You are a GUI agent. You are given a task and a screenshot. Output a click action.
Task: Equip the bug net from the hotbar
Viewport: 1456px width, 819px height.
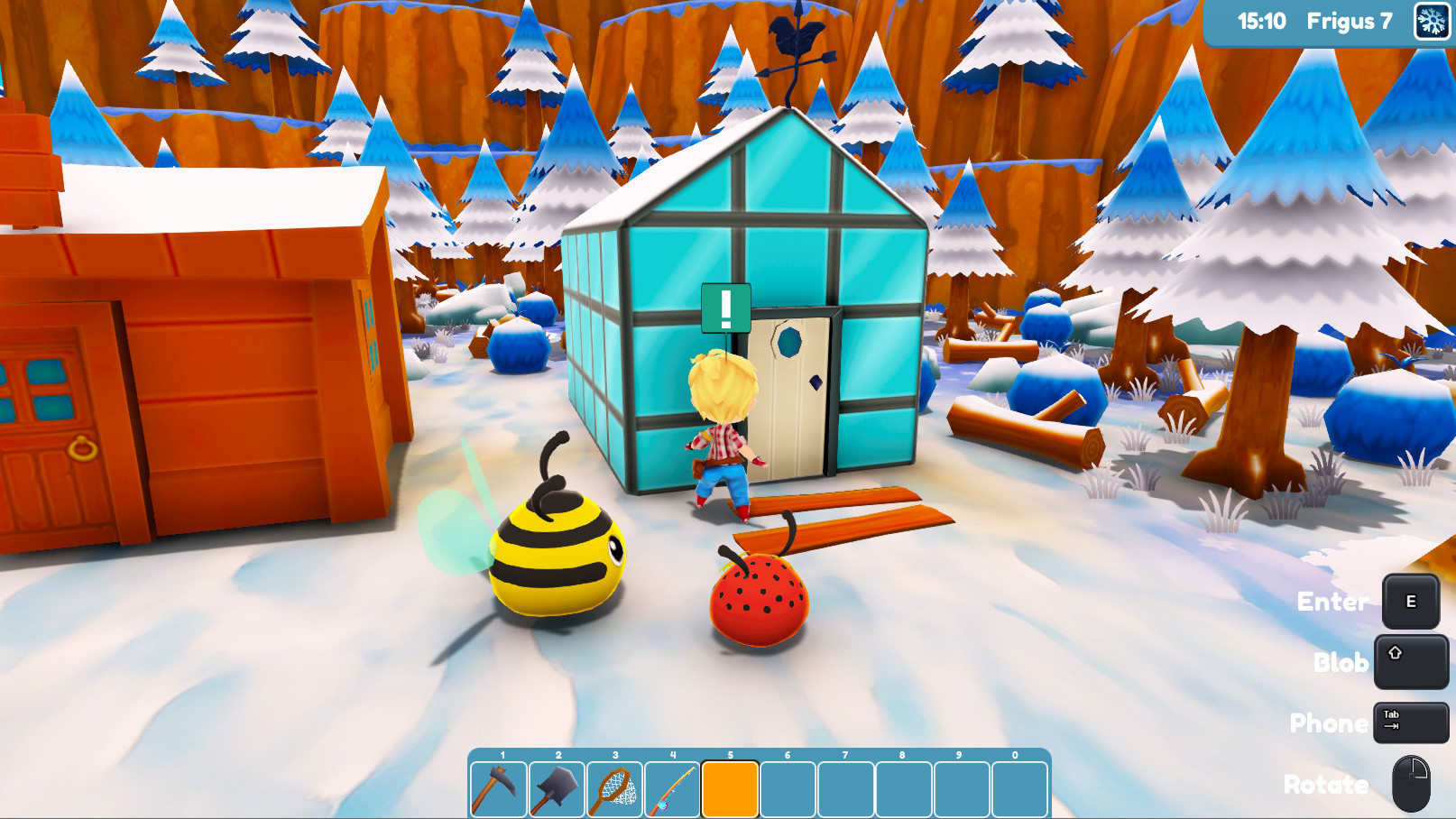pos(614,789)
